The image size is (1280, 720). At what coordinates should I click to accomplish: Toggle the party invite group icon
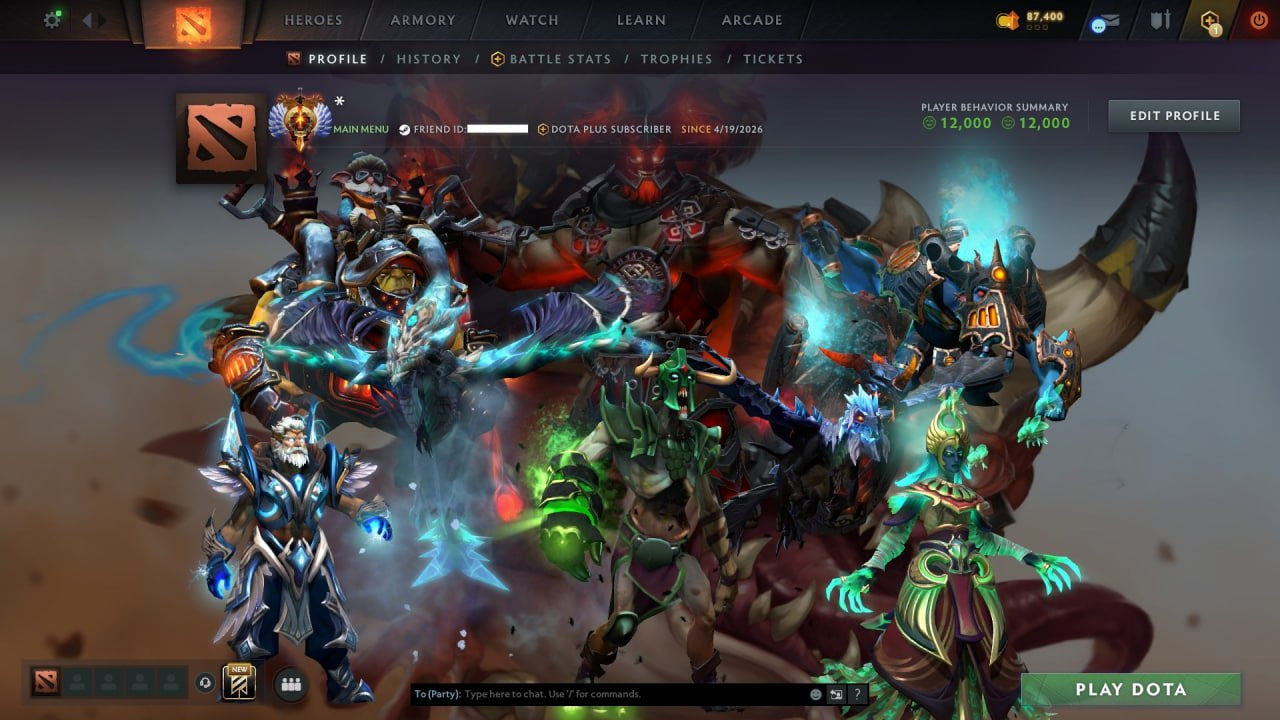point(288,683)
